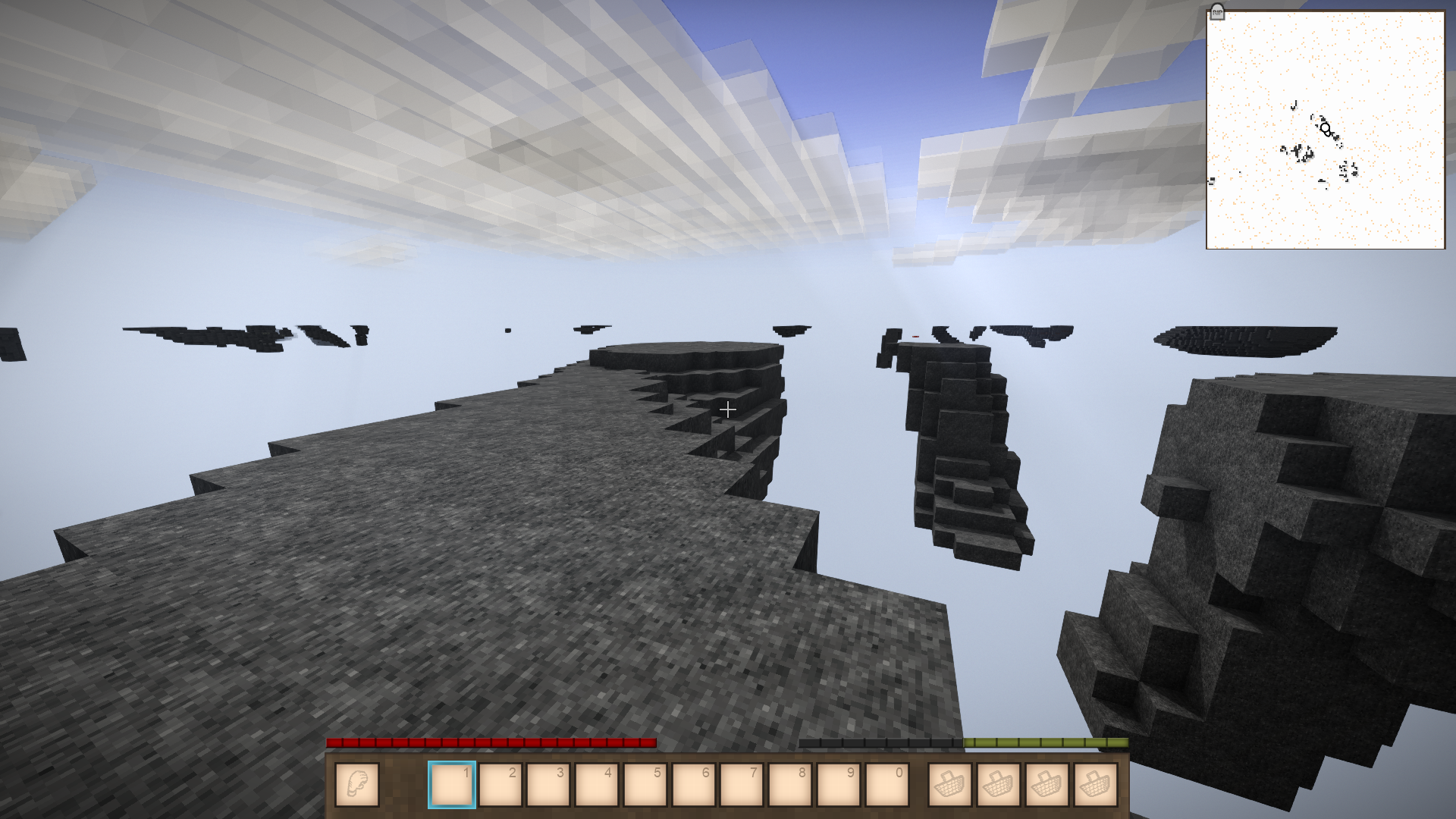
Task: Click hotbar slot number 6
Action: pos(694,784)
